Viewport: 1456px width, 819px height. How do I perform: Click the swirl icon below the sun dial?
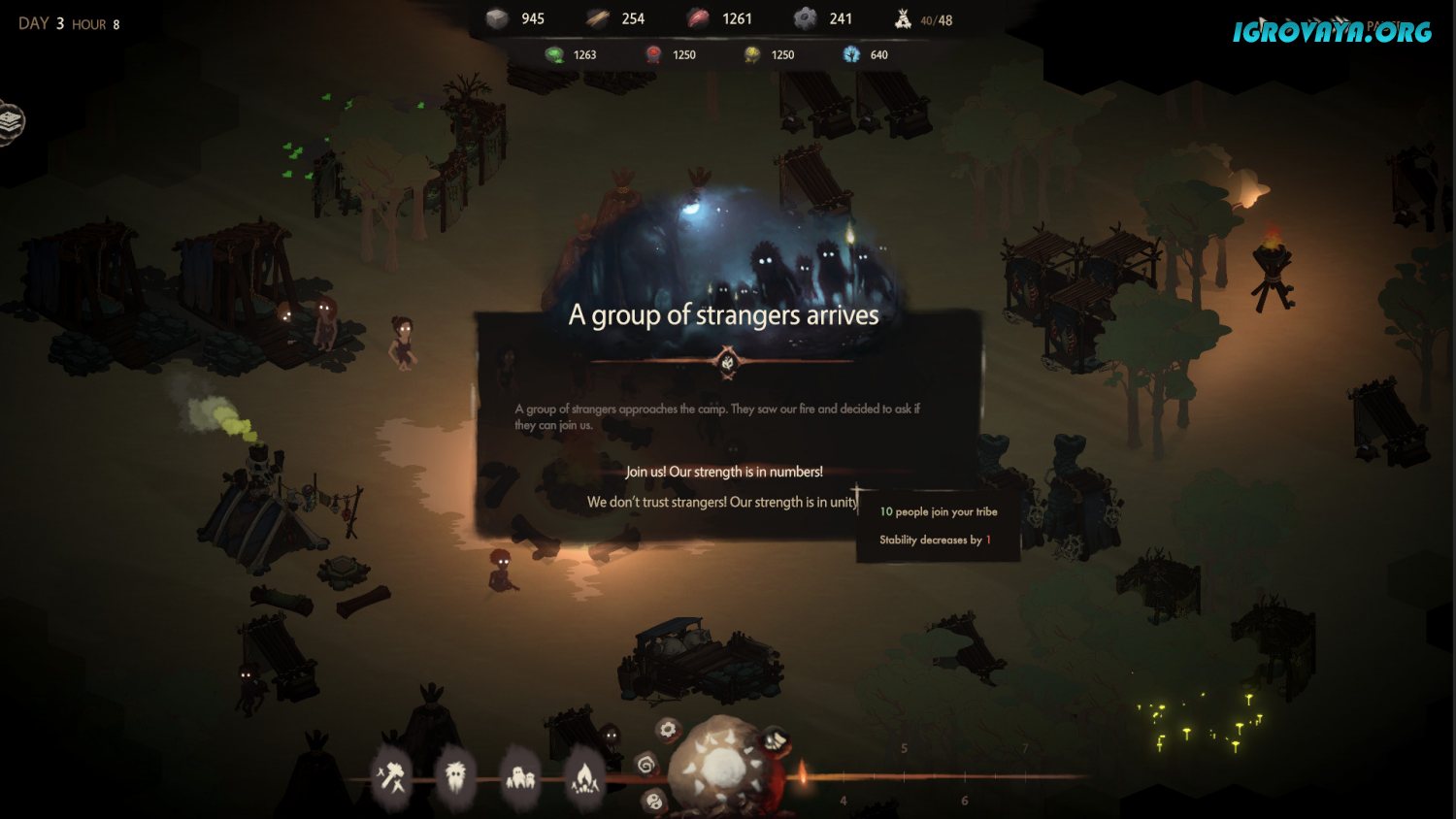[x=654, y=801]
